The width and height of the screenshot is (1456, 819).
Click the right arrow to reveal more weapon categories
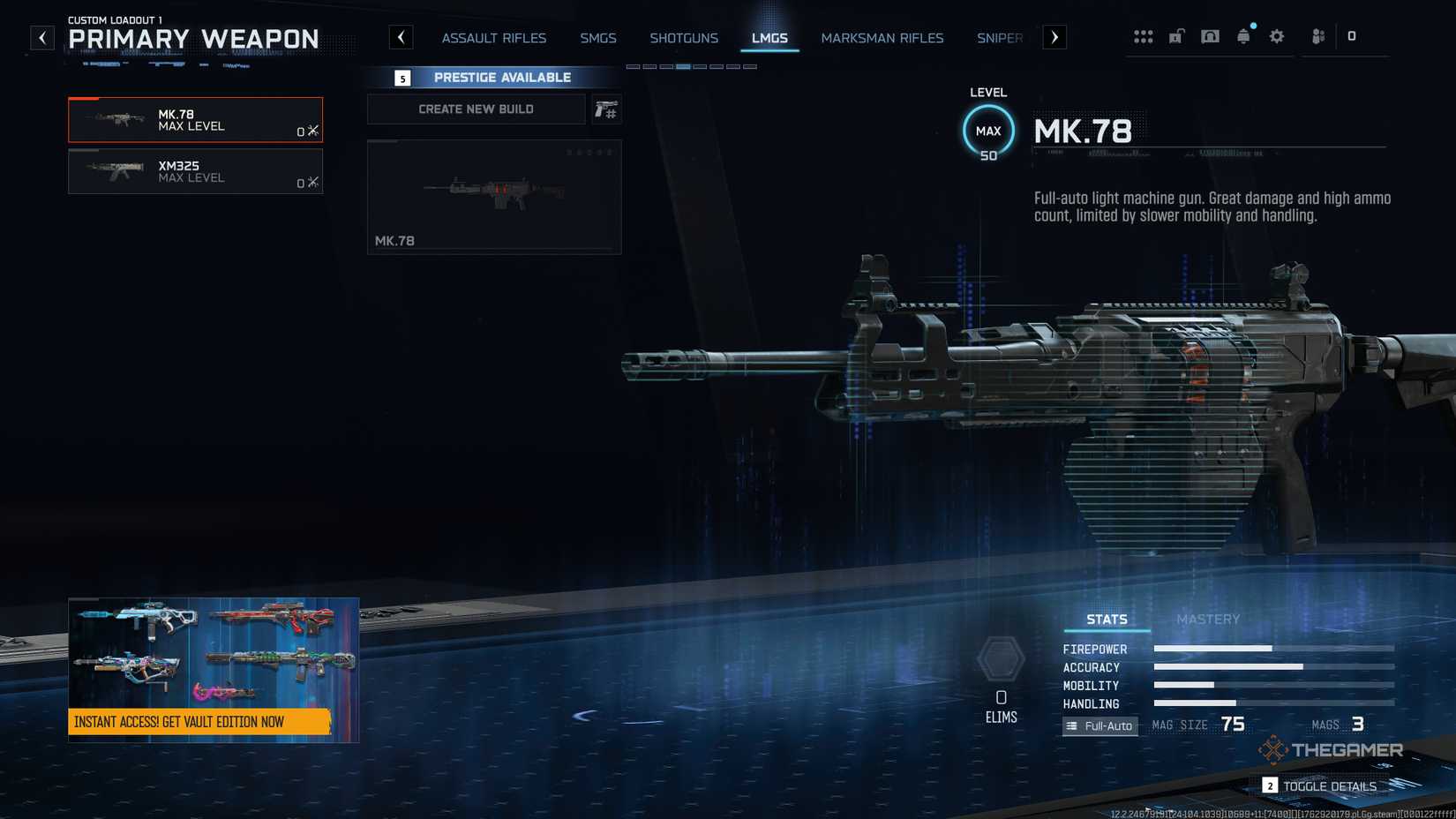click(1054, 37)
